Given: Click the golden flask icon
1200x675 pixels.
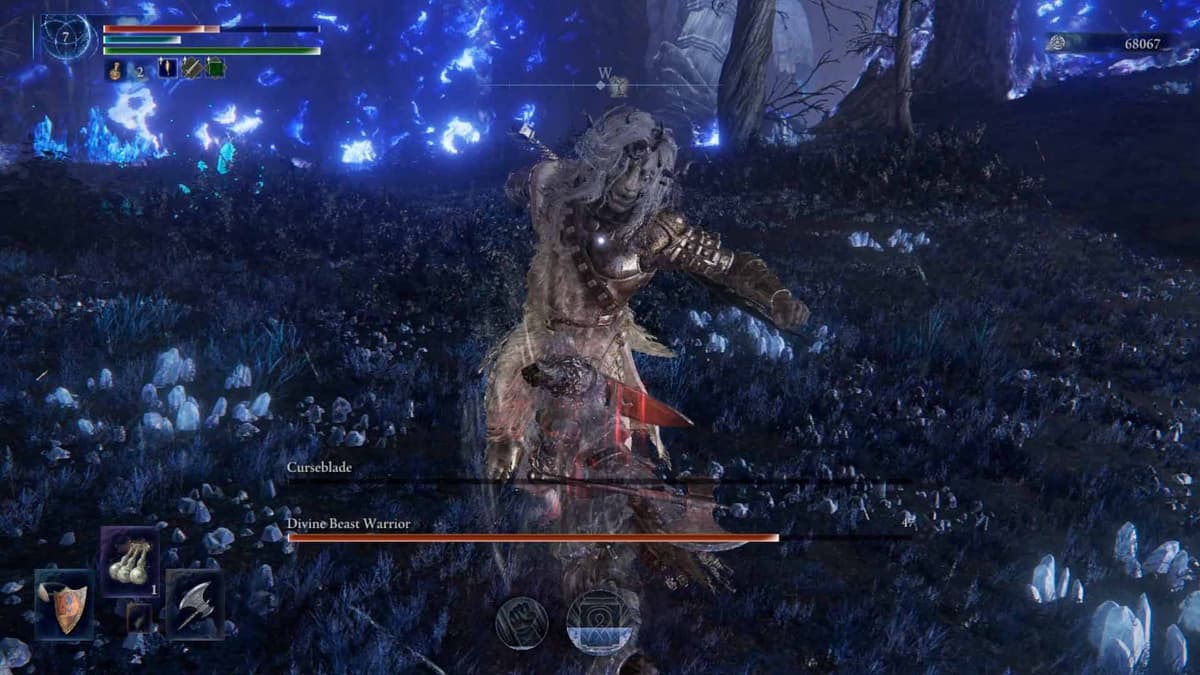Looking at the screenshot, I should (x=116, y=70).
